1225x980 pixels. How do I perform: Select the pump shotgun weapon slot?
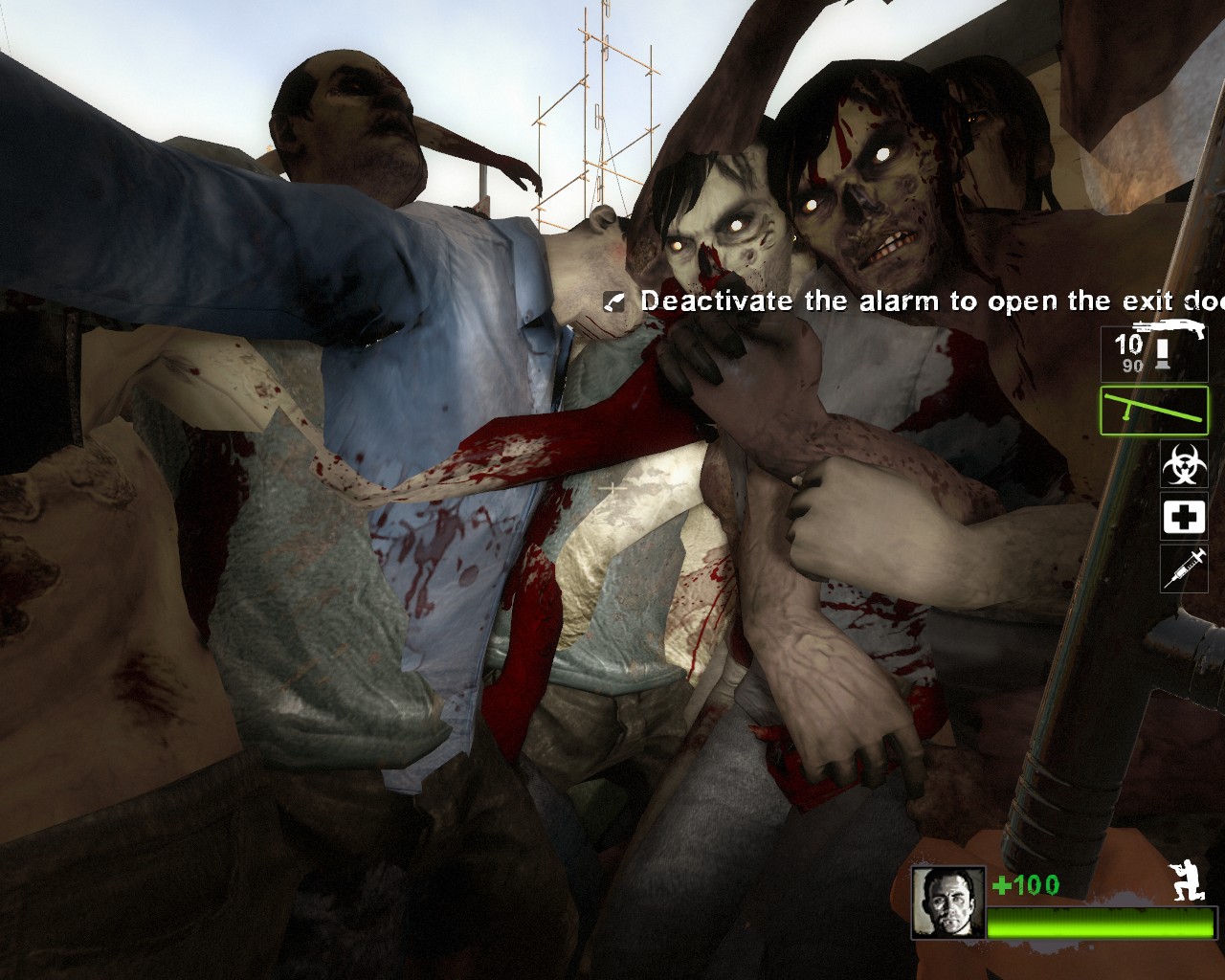[1153, 353]
